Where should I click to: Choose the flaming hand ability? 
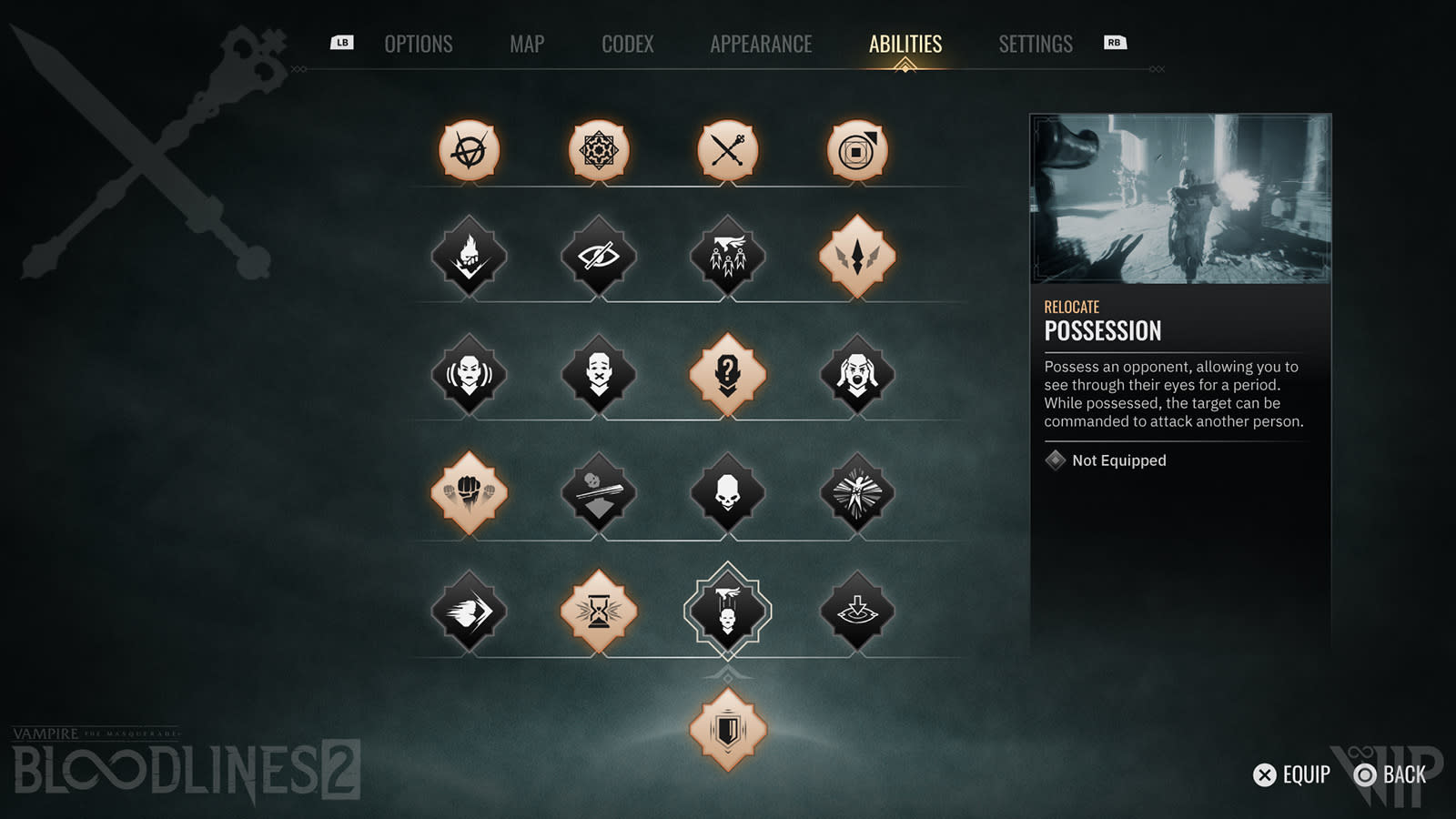(x=469, y=256)
